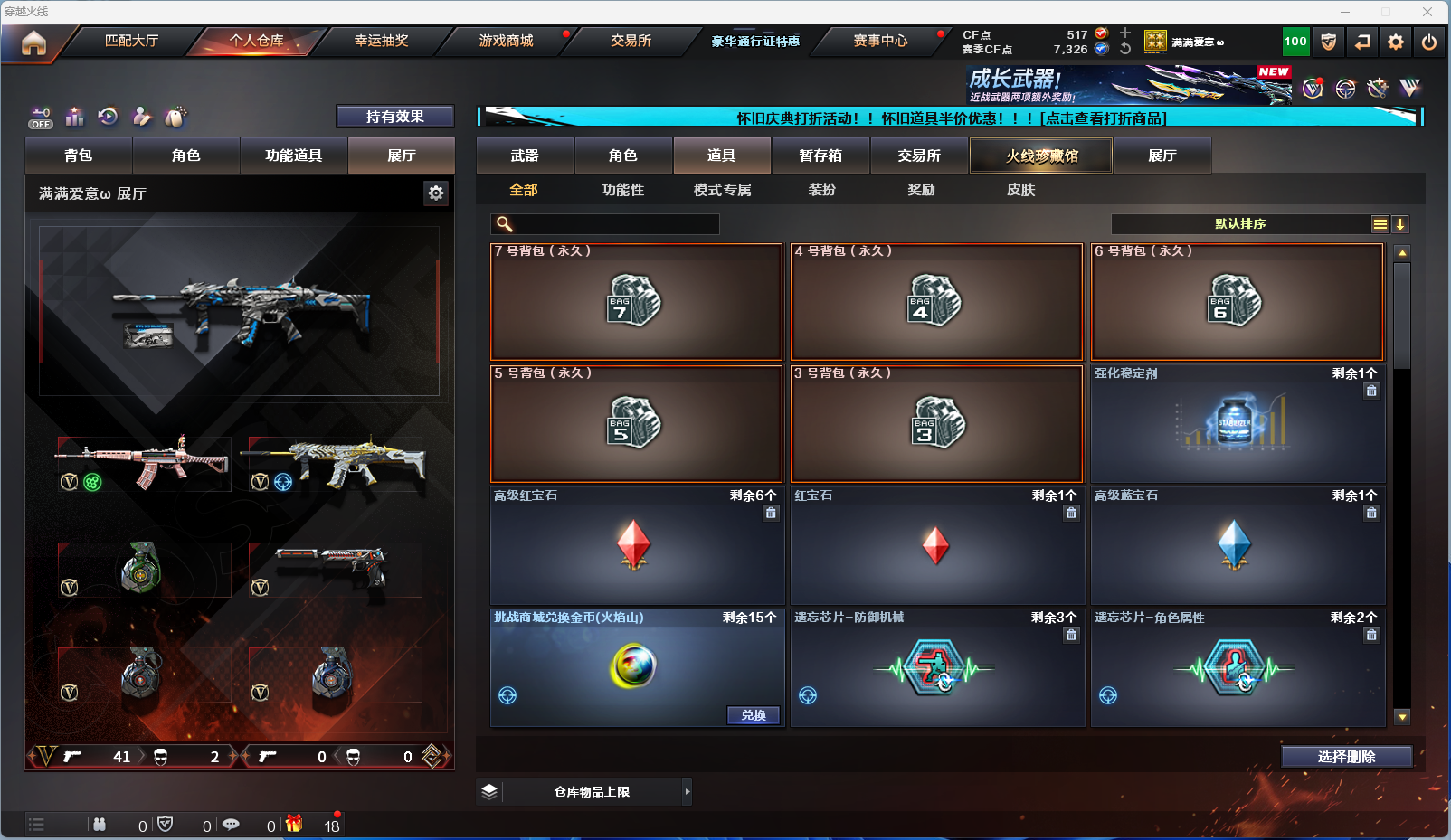The image size is (1451, 840).
Task: Close the game window
Action: (x=1427, y=12)
